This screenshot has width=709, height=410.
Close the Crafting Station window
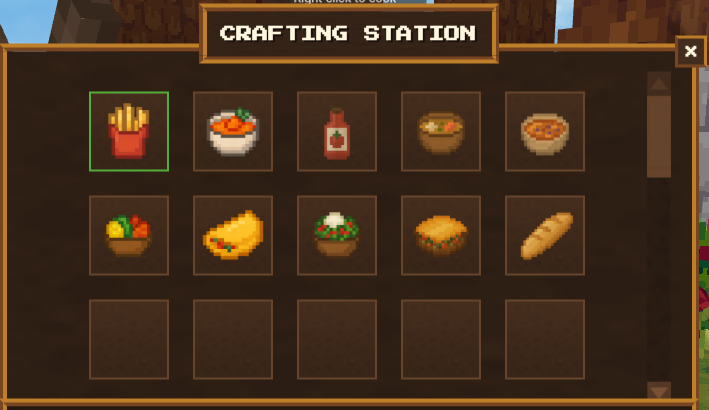point(690,51)
